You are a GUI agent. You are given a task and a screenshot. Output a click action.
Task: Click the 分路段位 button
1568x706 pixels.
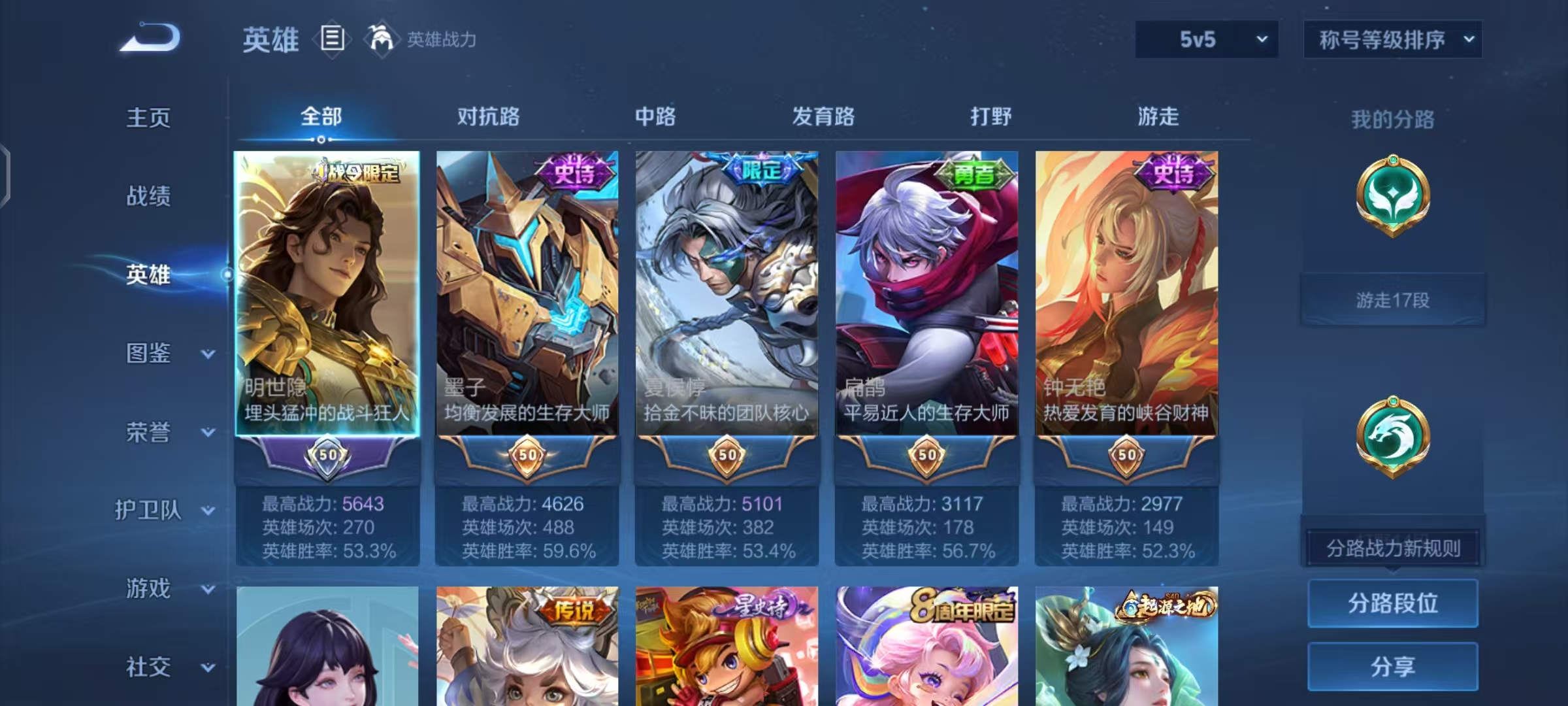(1392, 604)
